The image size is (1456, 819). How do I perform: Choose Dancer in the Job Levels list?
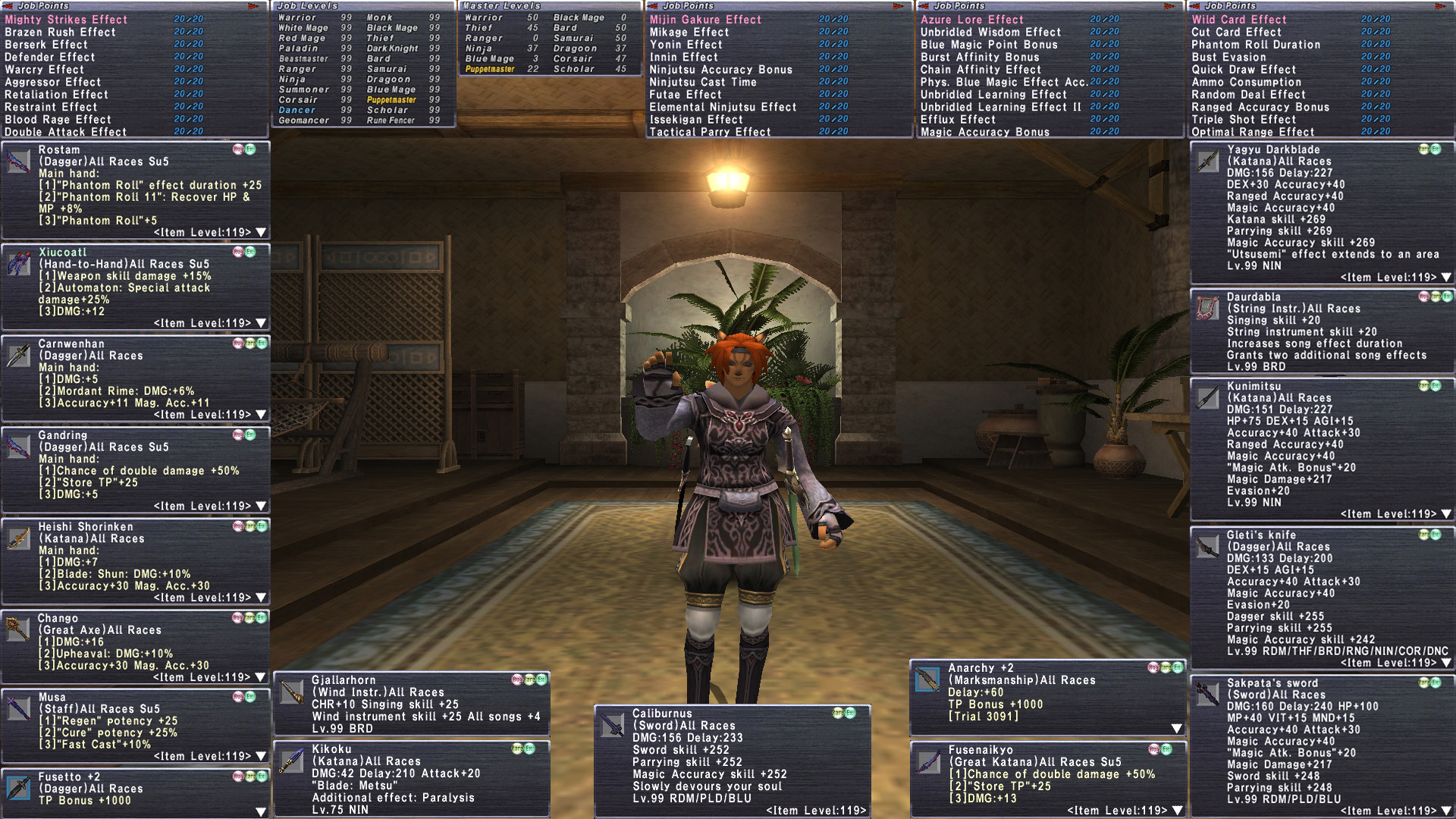(x=297, y=110)
